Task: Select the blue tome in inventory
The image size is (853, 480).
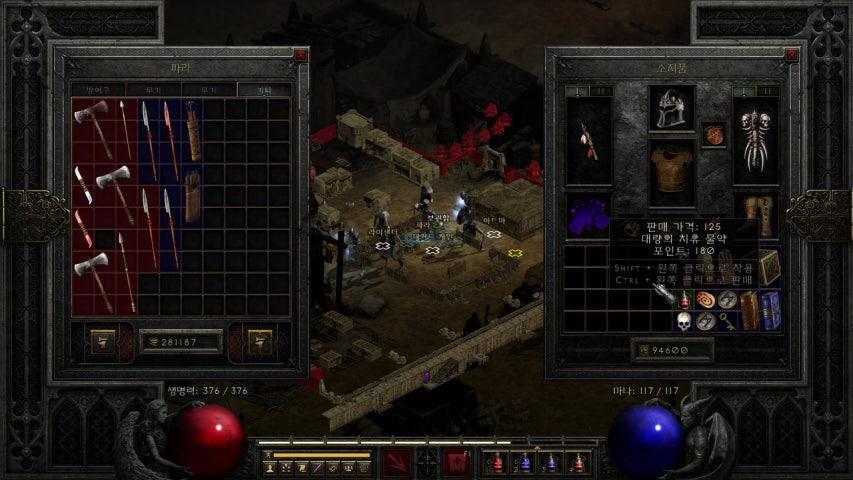Action: 772,310
